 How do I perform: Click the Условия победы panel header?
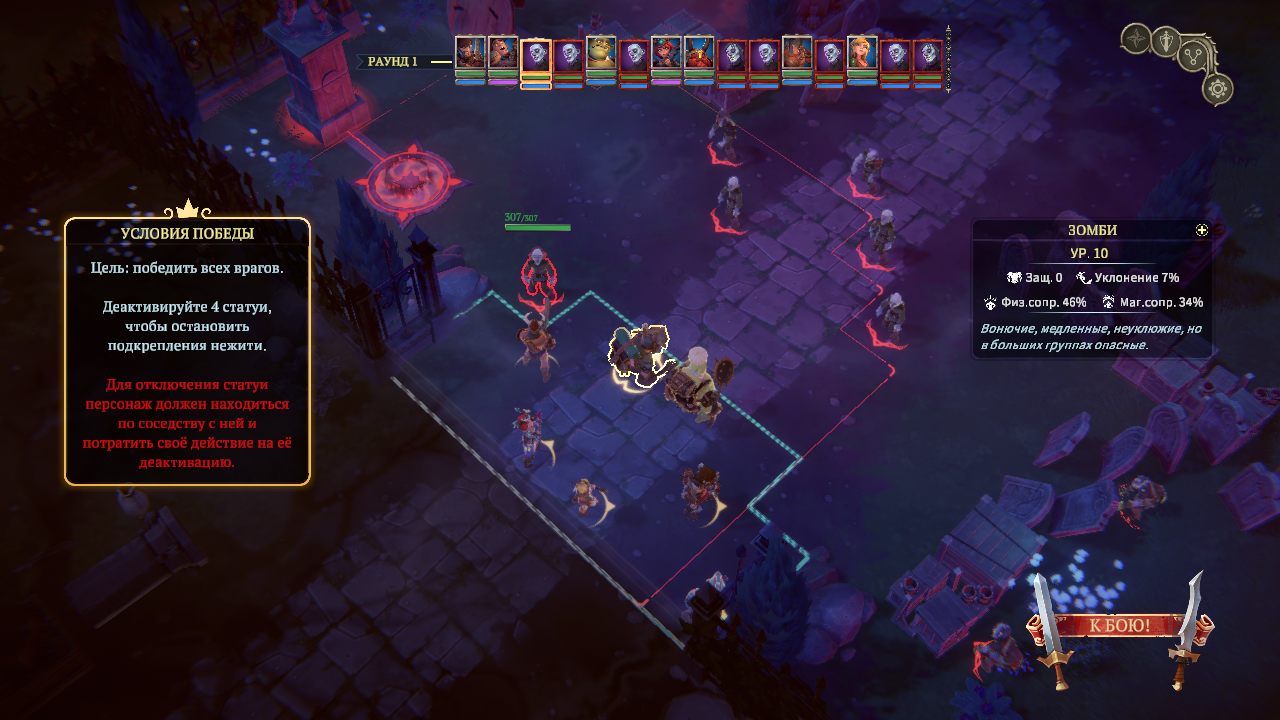coord(187,233)
